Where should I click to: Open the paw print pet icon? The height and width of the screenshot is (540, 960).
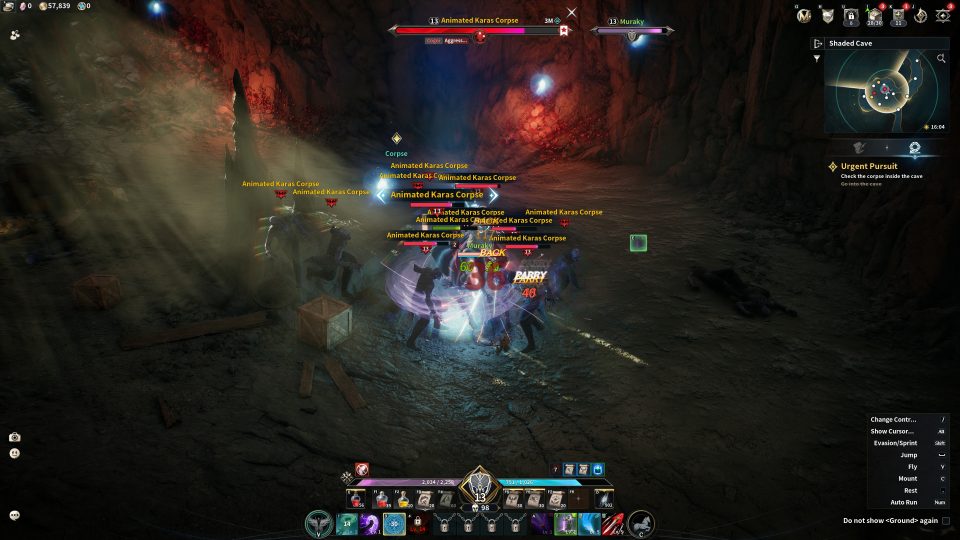15,35
